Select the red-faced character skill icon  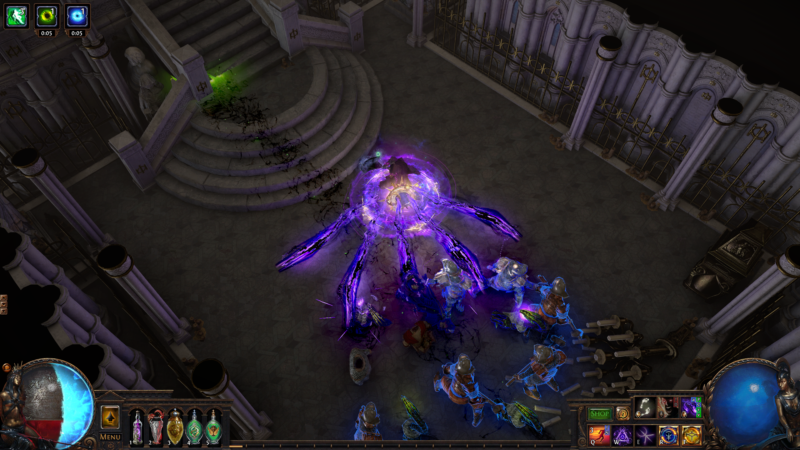667,408
